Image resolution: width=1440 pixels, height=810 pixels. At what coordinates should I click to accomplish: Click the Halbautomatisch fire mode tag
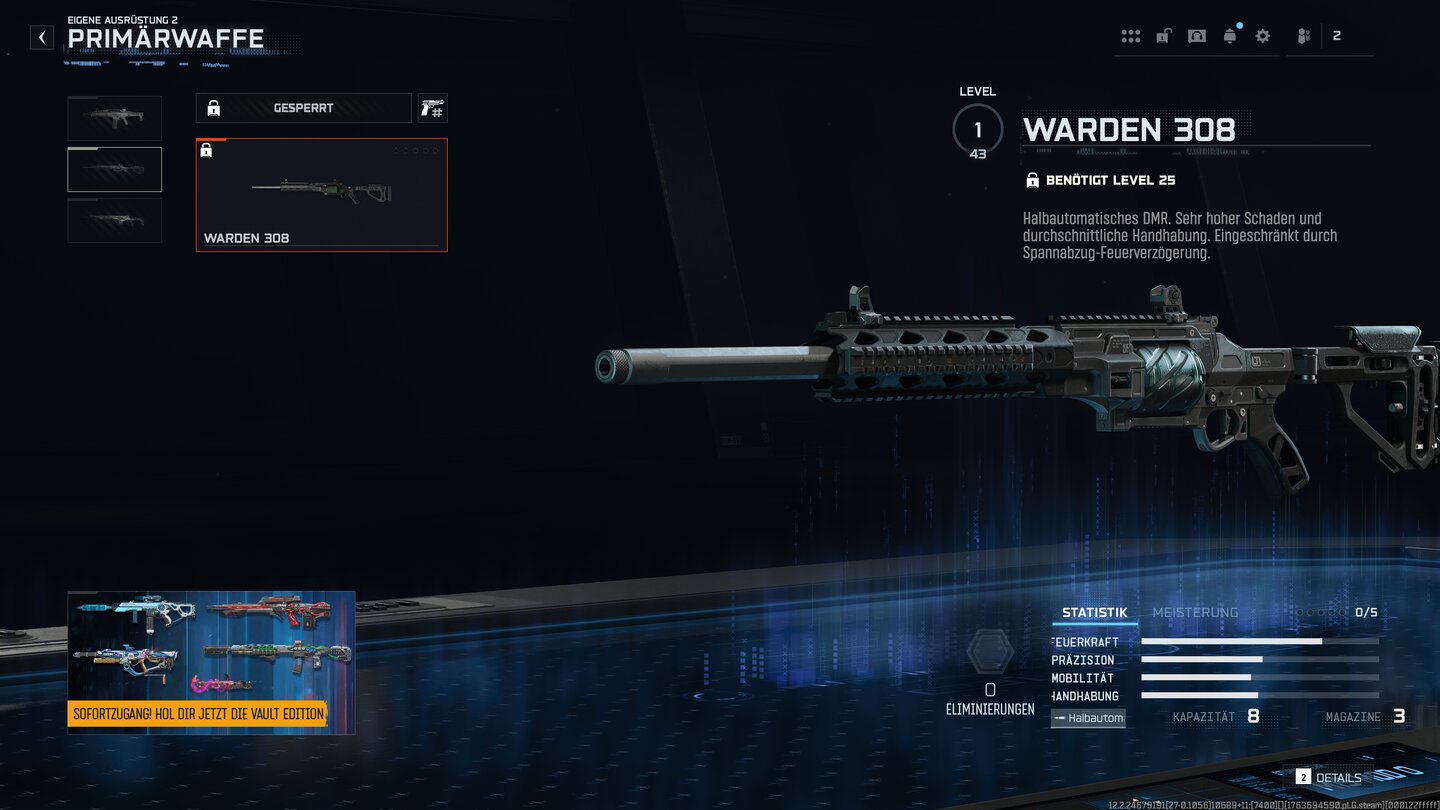[1088, 718]
